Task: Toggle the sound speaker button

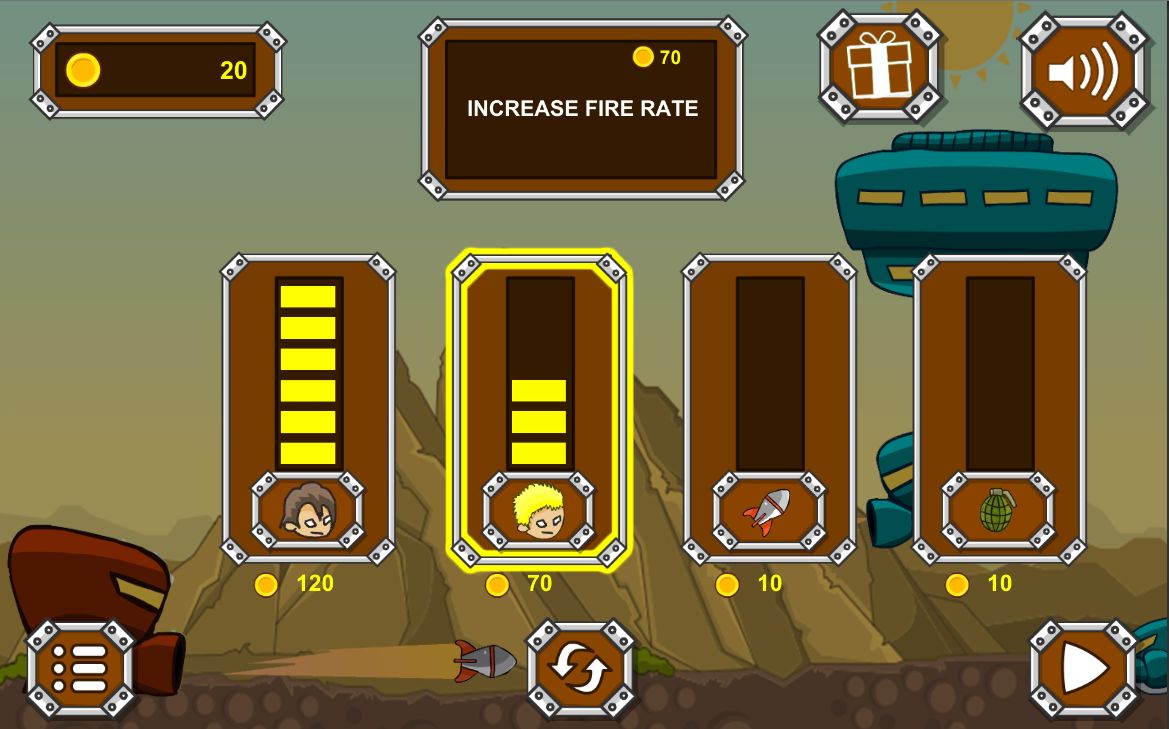Action: pos(1083,71)
